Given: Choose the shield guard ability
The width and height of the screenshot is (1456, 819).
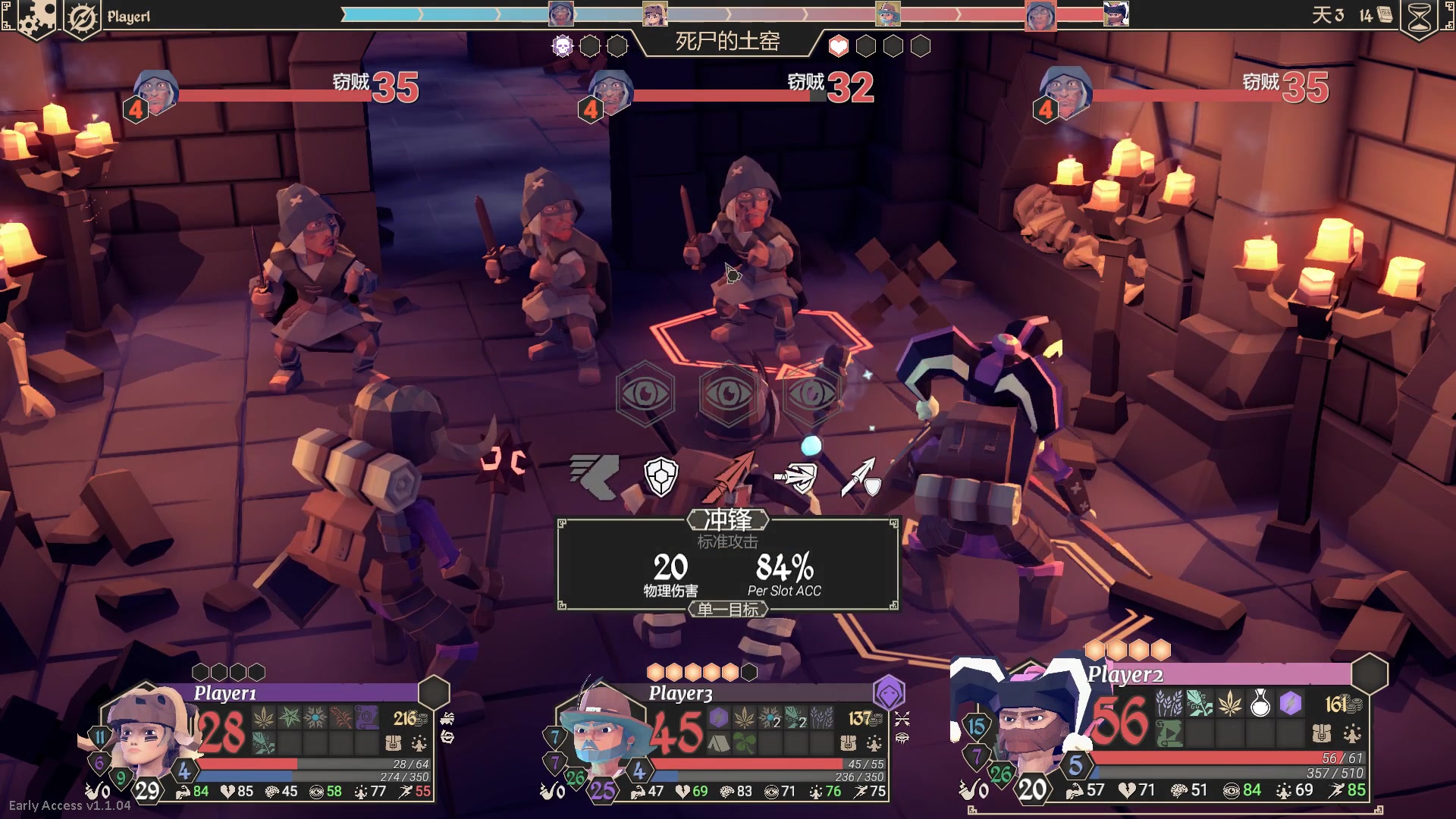Looking at the screenshot, I should coord(661,477).
